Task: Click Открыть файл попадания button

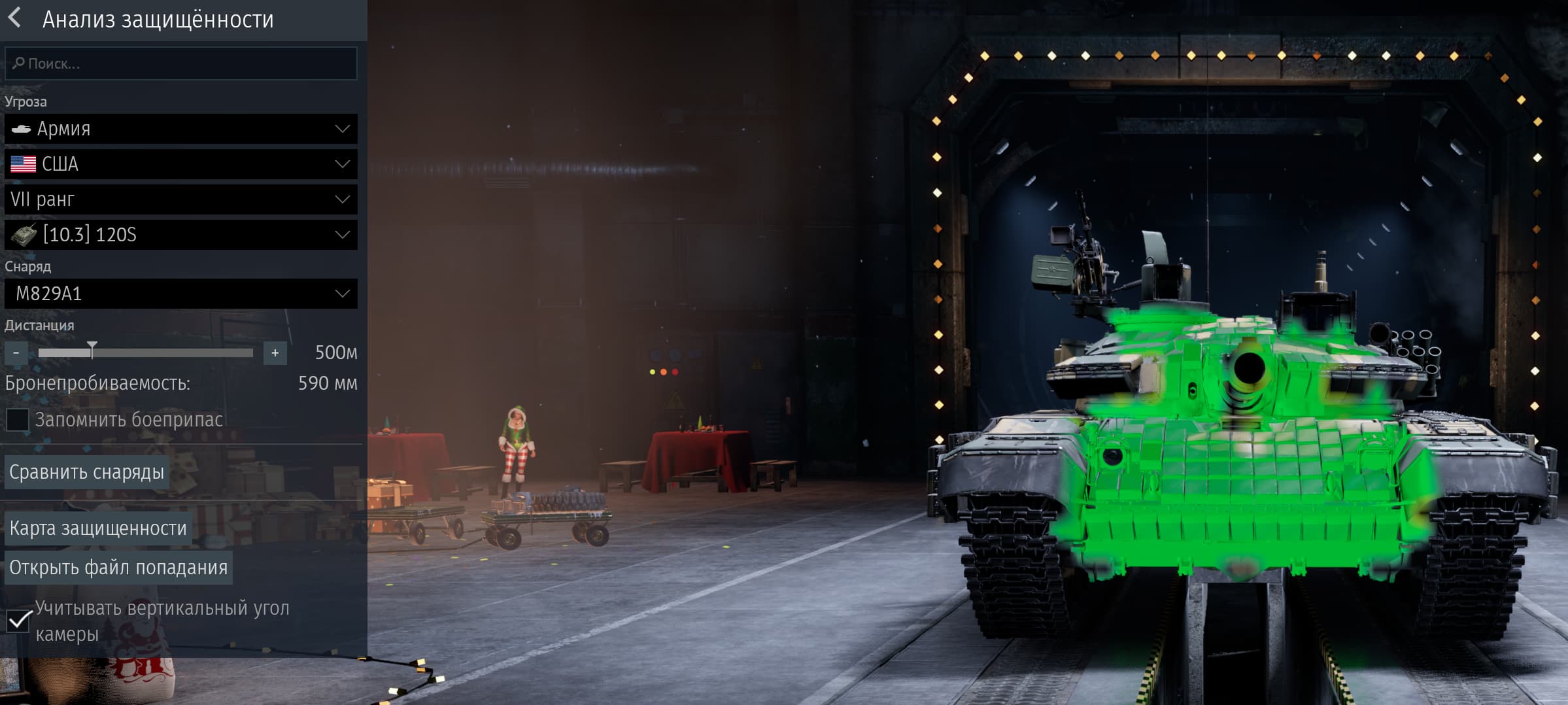Action: pyautogui.click(x=118, y=568)
